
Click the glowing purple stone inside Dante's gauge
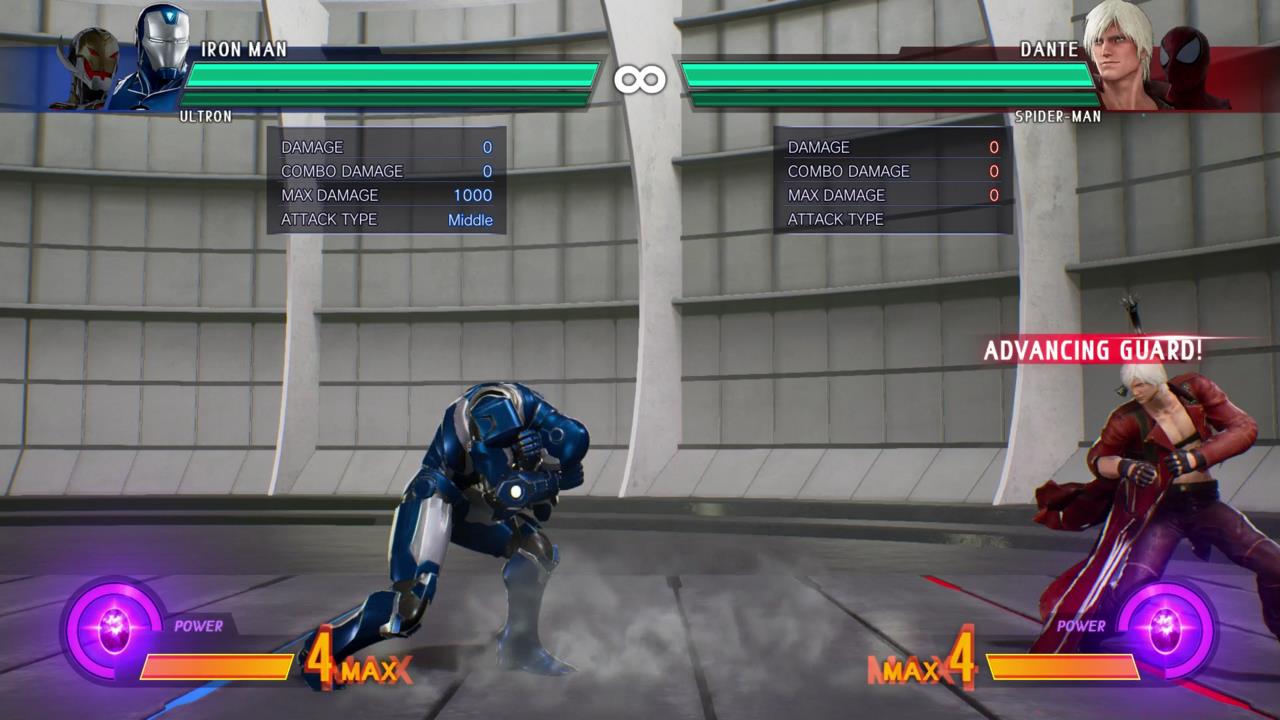tap(1167, 628)
